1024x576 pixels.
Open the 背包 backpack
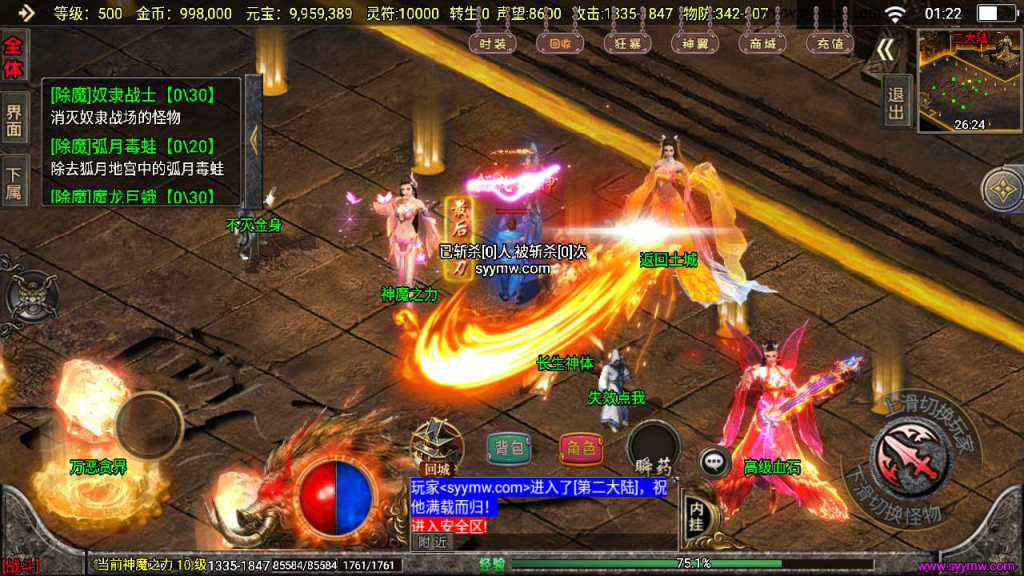pyautogui.click(x=509, y=448)
